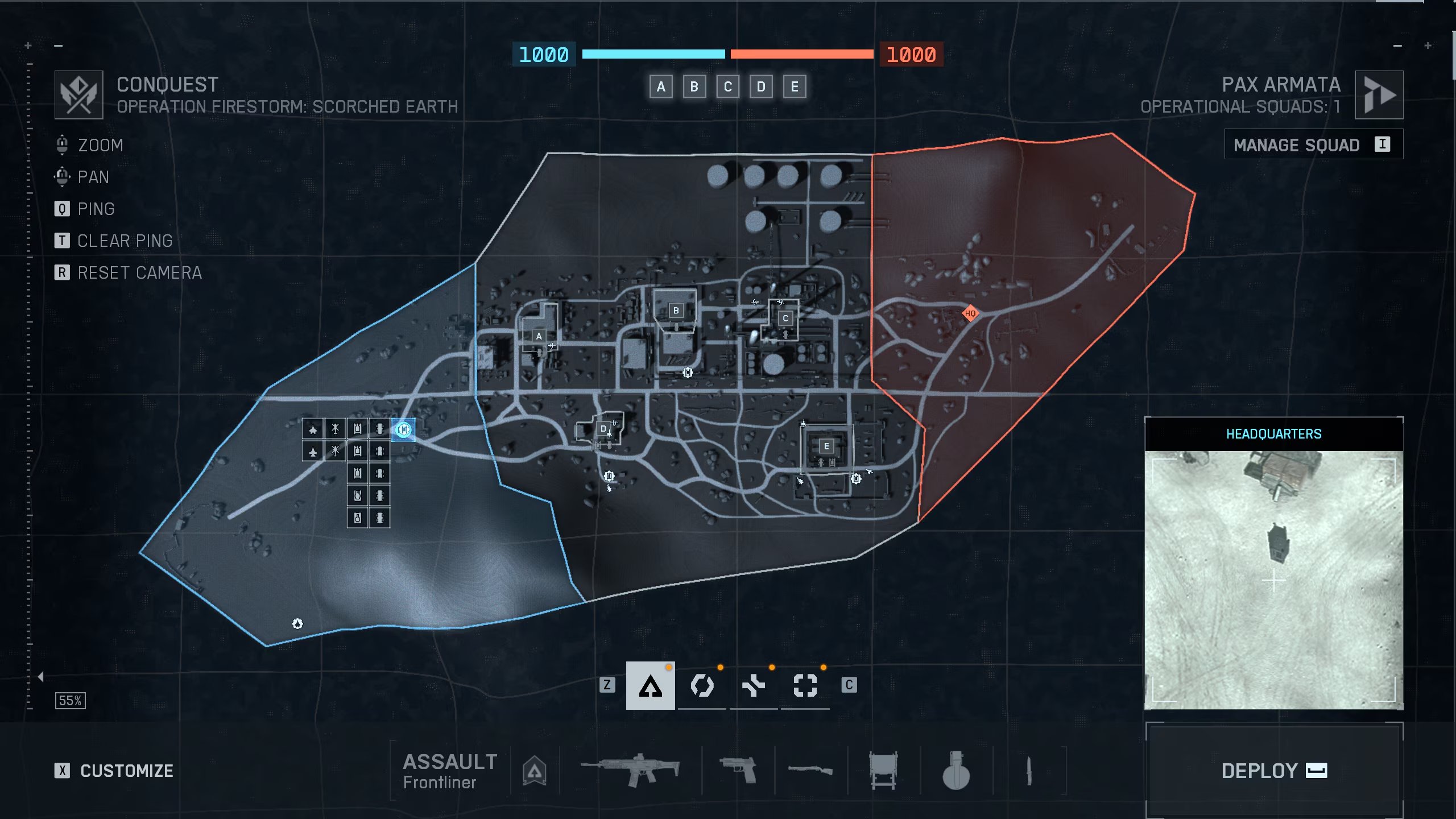
Task: Click the Conquest game mode emblem
Action: pyautogui.click(x=79, y=94)
